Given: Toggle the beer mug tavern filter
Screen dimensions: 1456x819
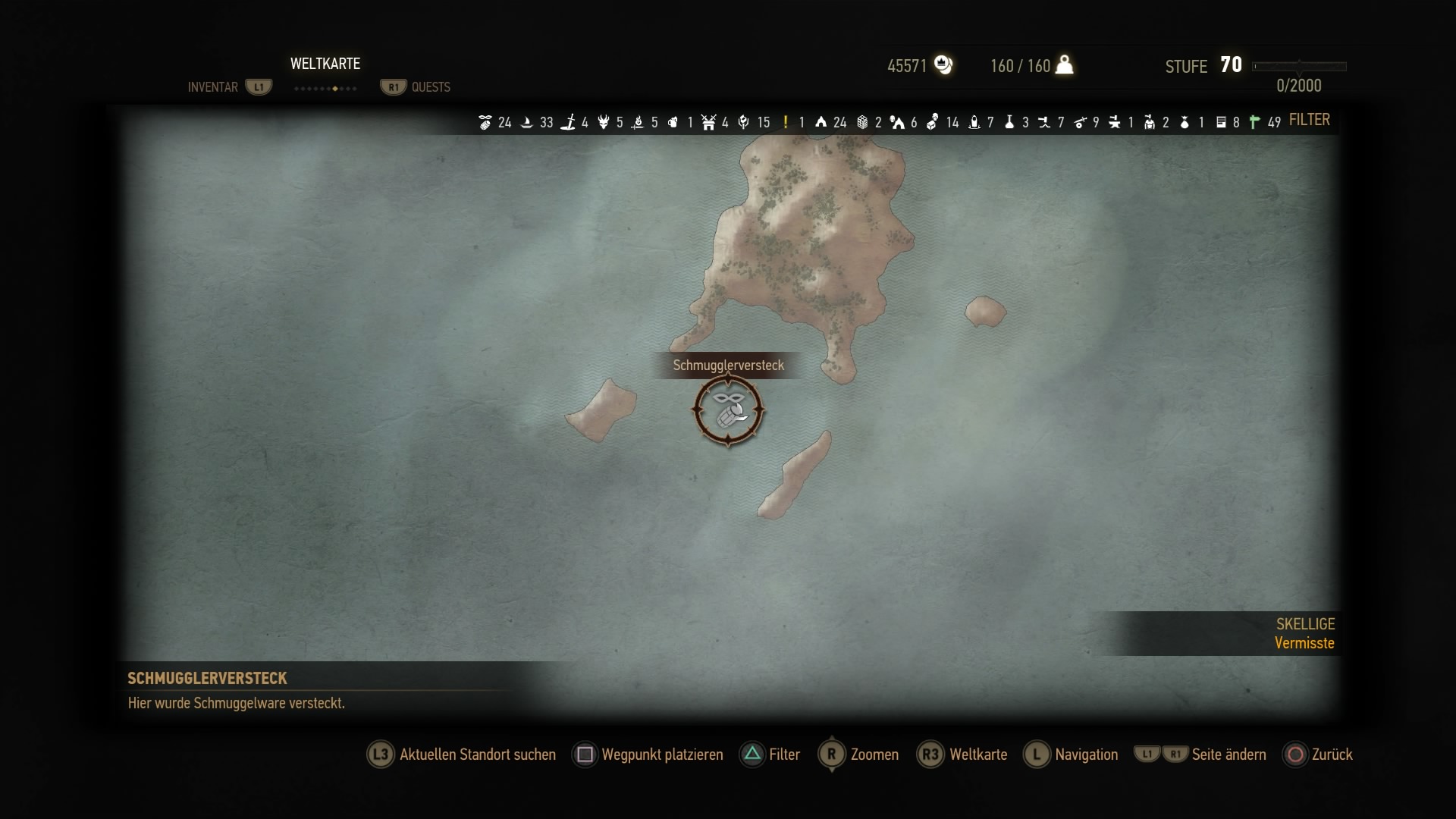Looking at the screenshot, I should (x=673, y=122).
